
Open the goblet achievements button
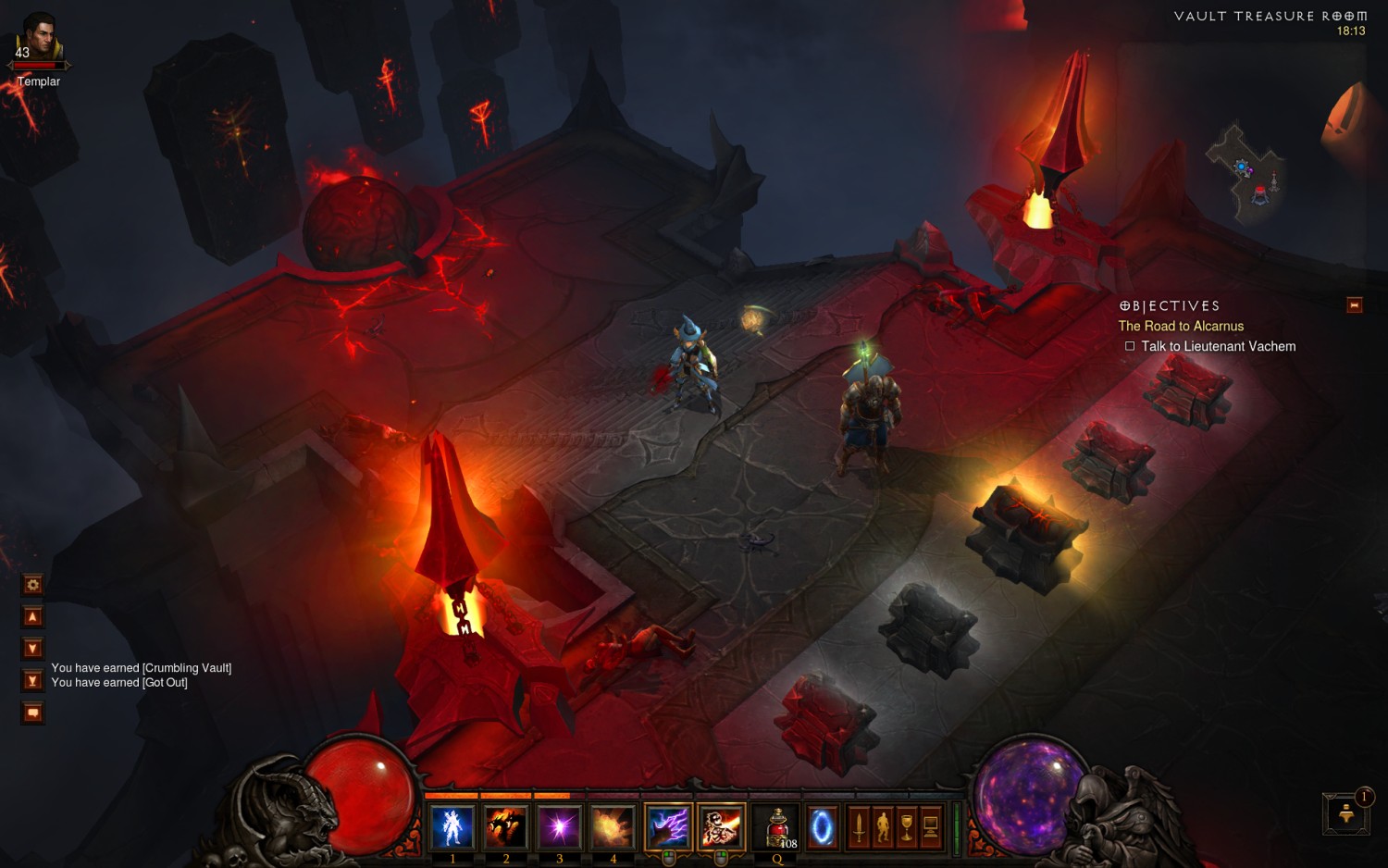tap(907, 827)
